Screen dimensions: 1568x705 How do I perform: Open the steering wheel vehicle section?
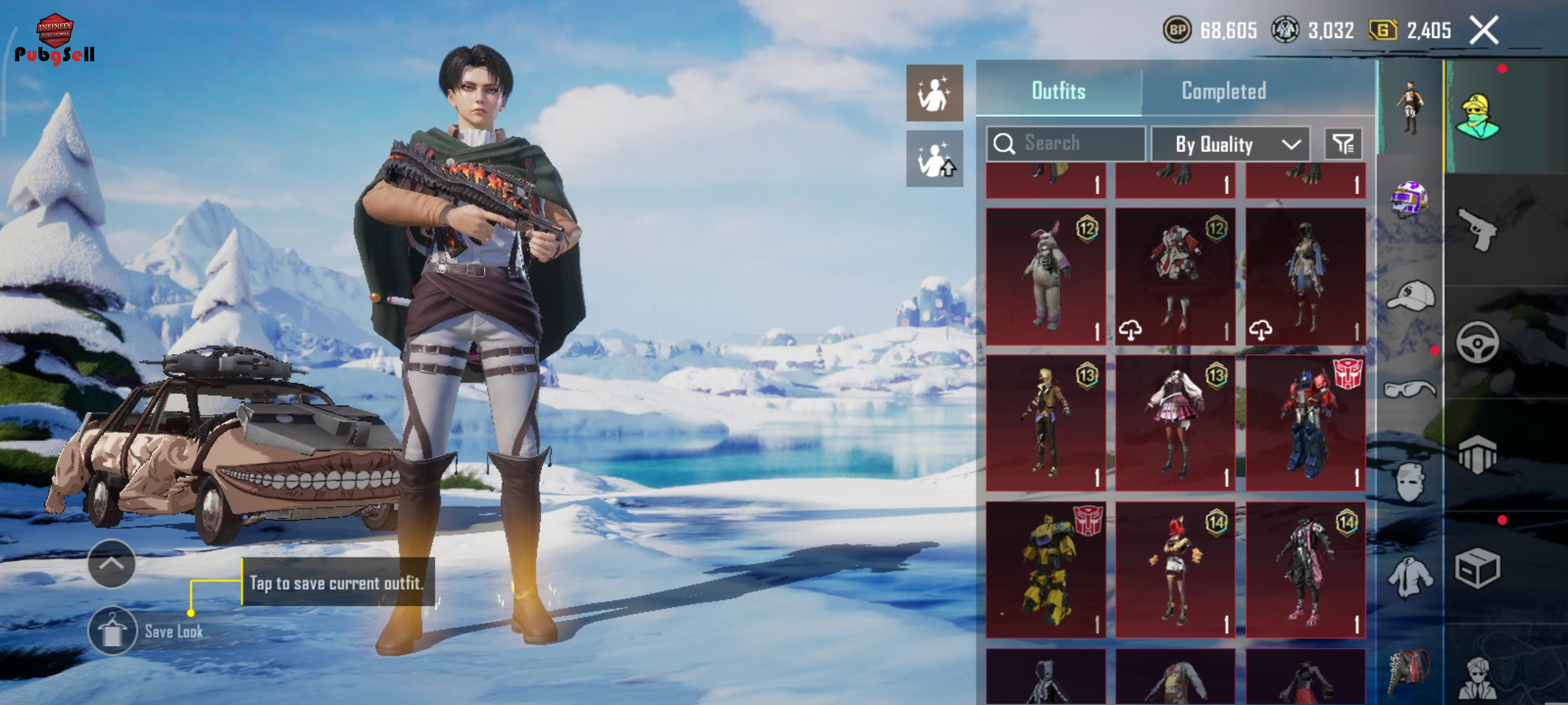[1478, 342]
